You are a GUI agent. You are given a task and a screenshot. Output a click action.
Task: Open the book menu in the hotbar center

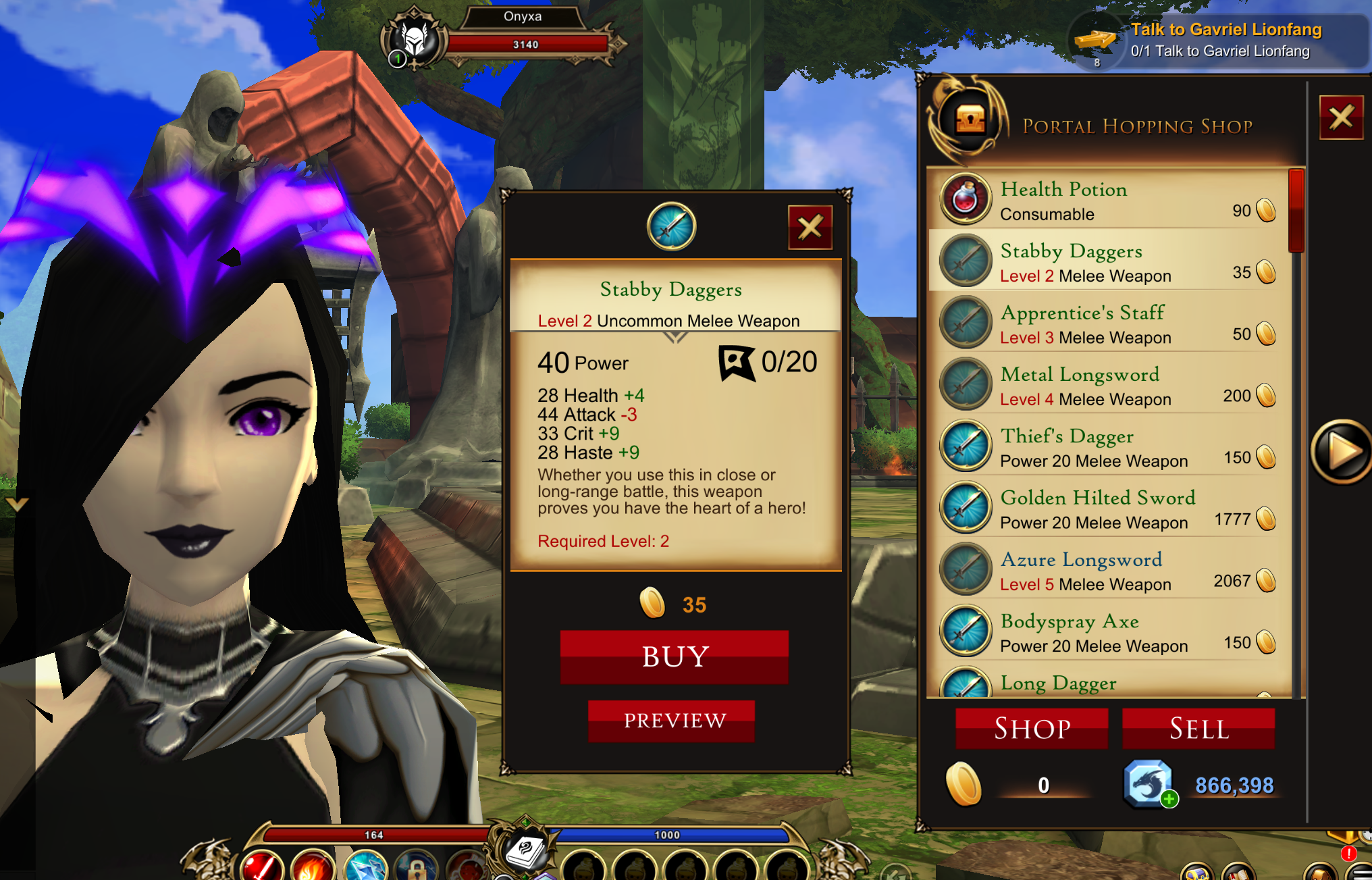point(525,851)
